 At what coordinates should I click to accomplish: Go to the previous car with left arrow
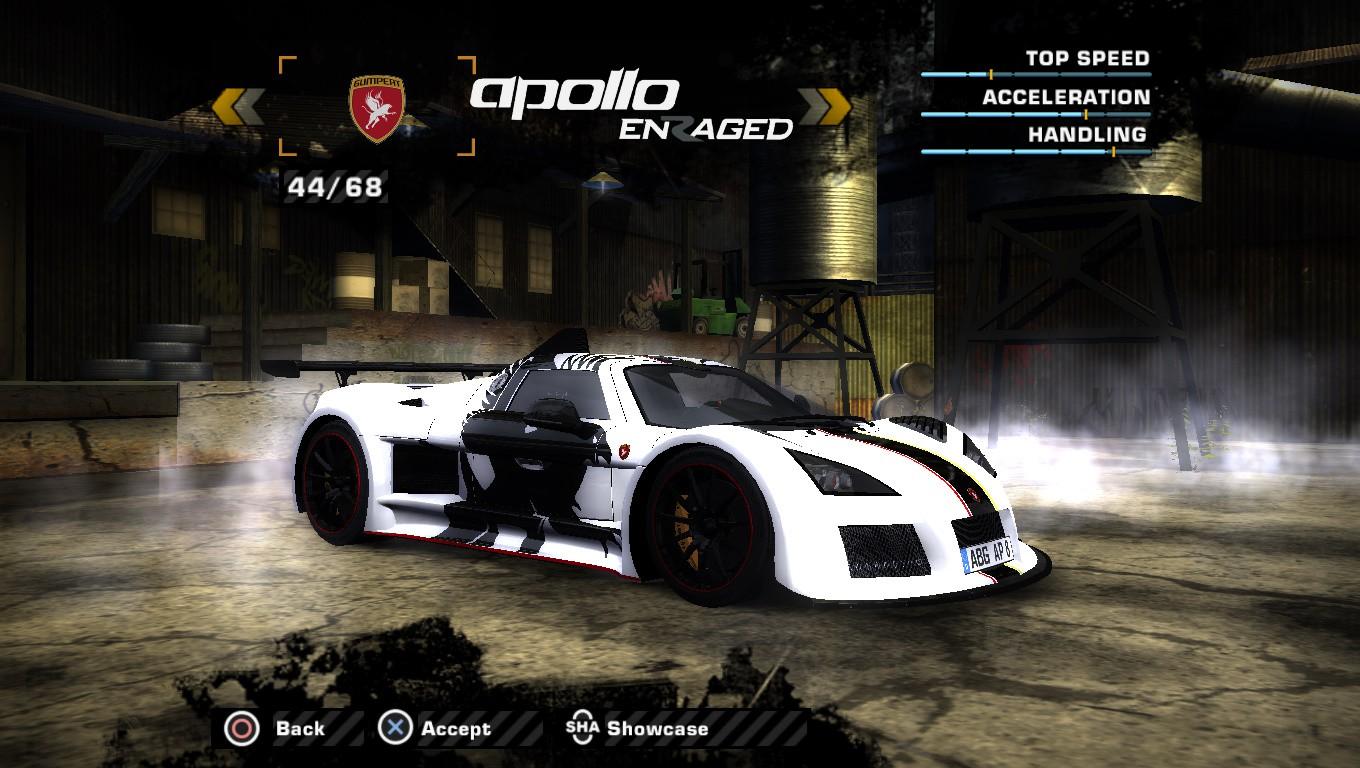(x=238, y=107)
